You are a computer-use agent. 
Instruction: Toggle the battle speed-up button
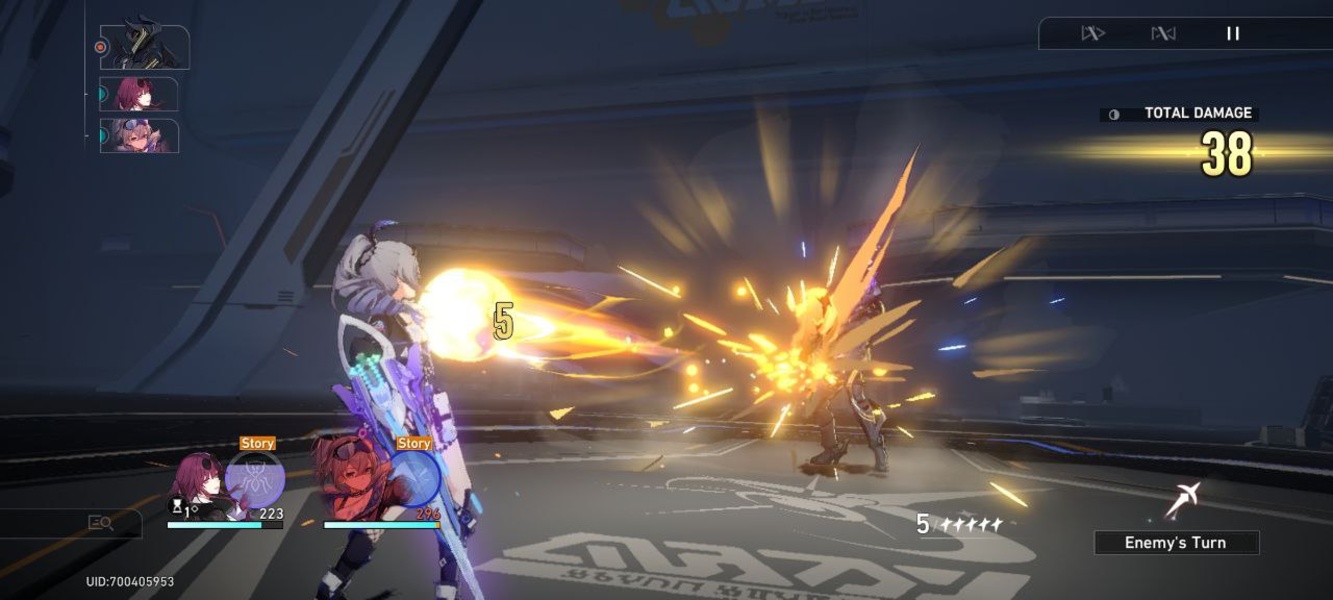(x=1092, y=34)
